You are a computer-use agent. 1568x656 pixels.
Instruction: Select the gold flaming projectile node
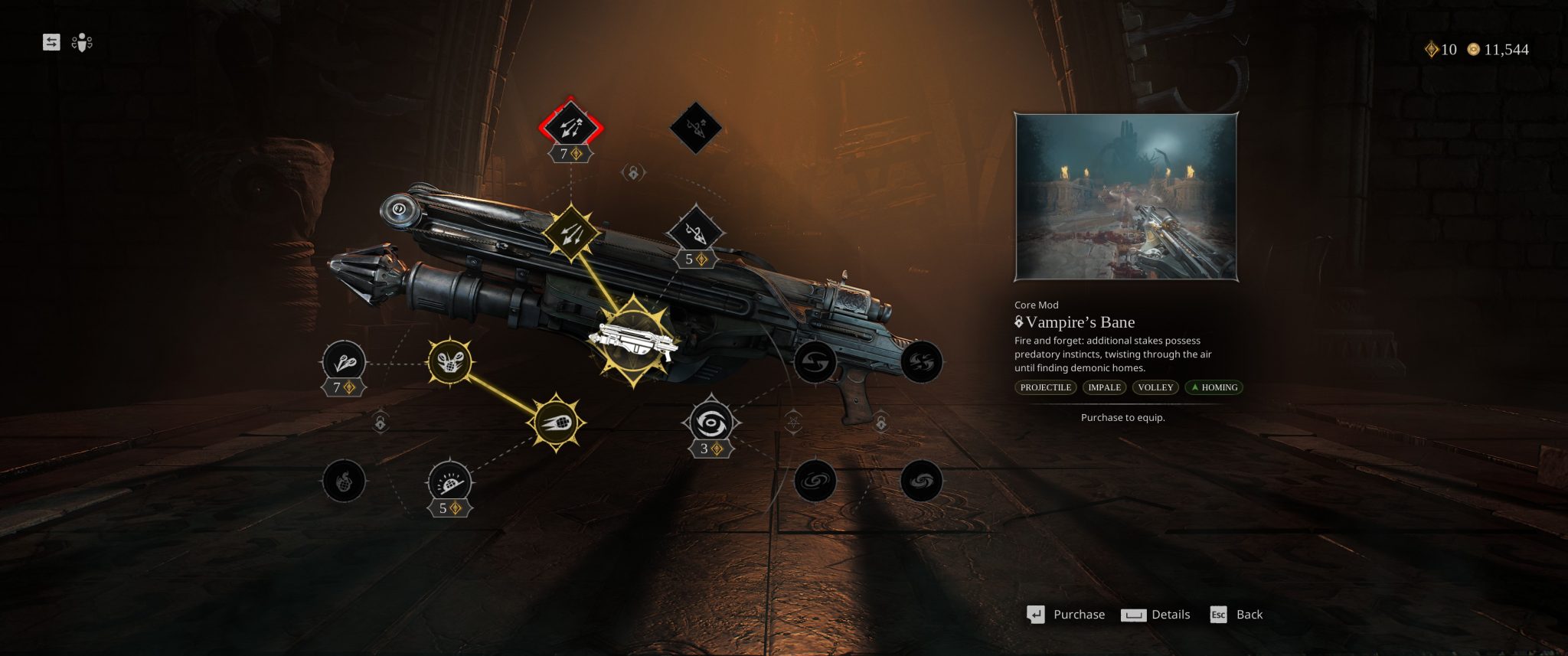click(x=557, y=423)
